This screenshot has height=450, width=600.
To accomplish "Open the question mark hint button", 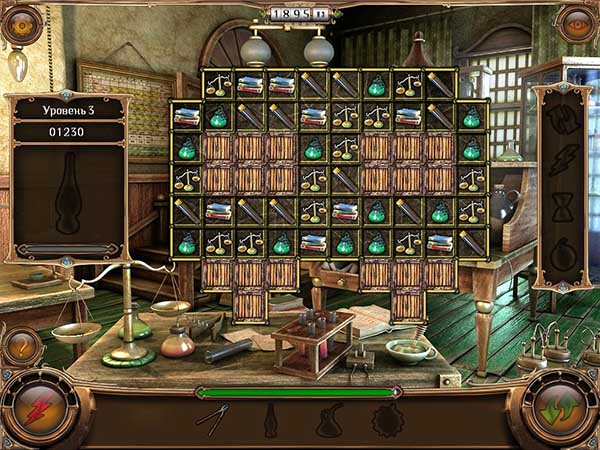I will (x=21, y=346).
